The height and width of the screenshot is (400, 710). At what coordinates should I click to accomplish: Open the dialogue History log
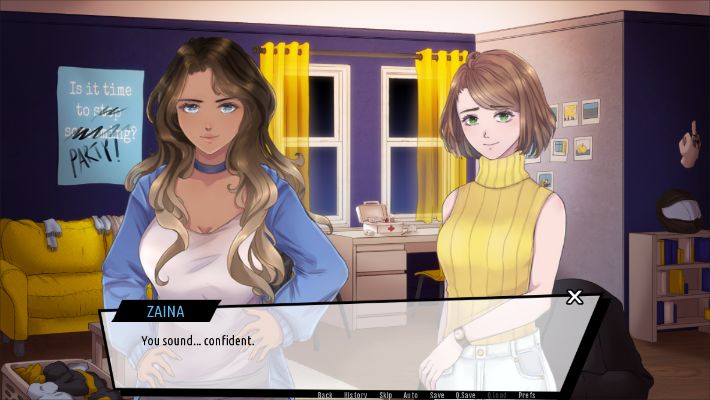[355, 395]
